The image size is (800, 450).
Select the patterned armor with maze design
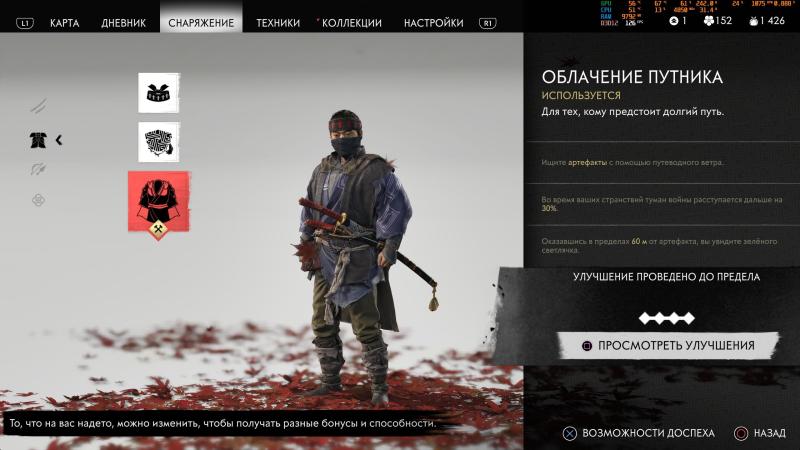click(158, 142)
